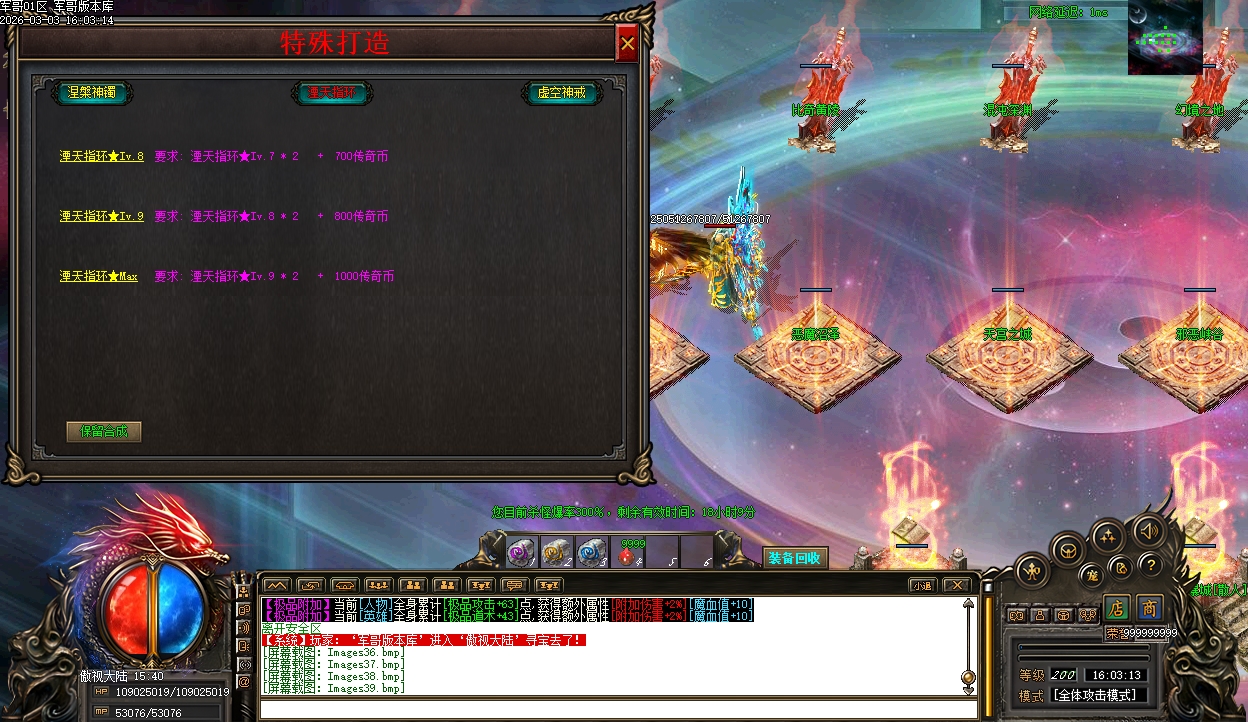Click the chat text input field
The width and height of the screenshot is (1248, 722).
pyautogui.click(x=615, y=709)
